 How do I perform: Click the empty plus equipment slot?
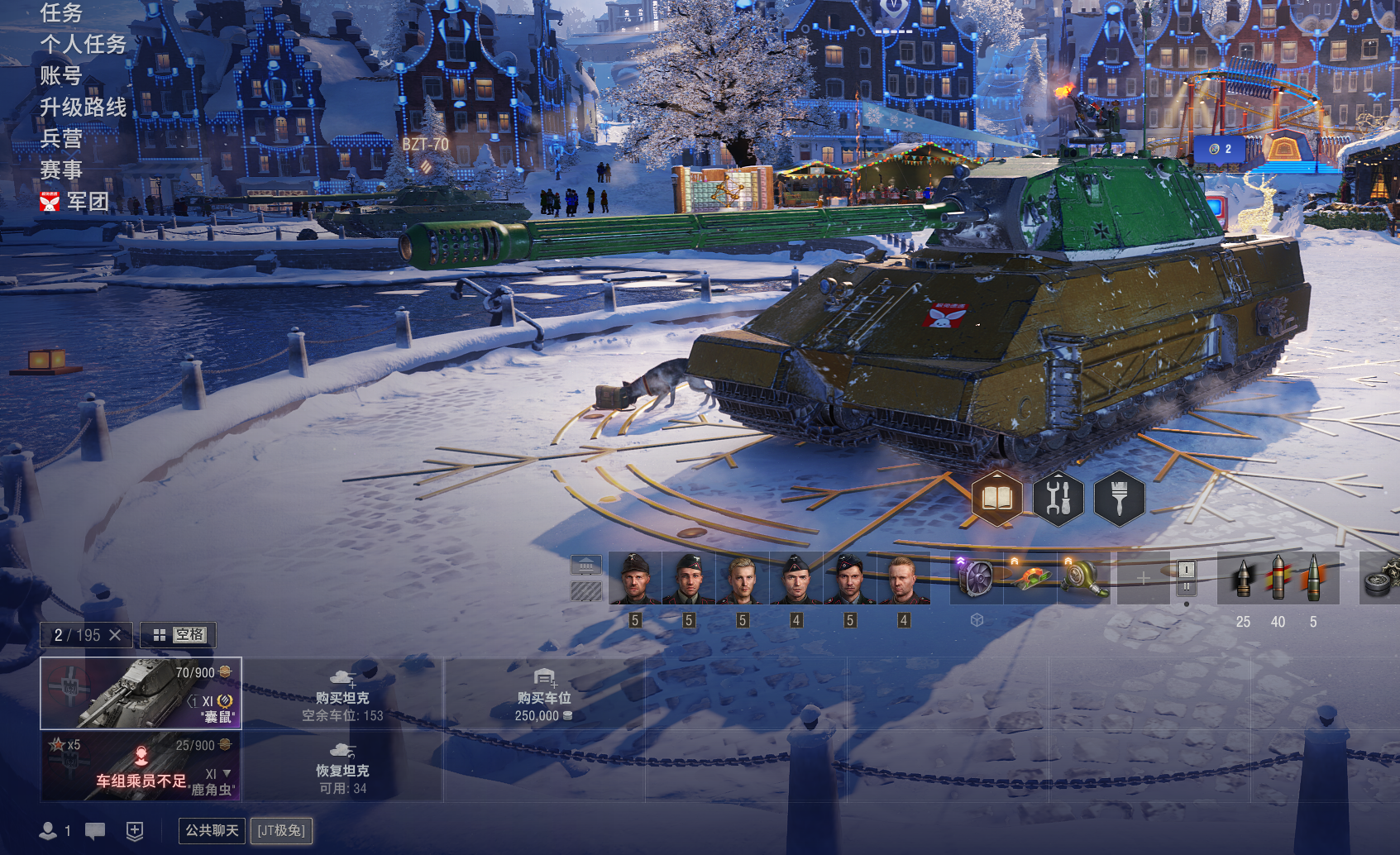[x=1143, y=578]
